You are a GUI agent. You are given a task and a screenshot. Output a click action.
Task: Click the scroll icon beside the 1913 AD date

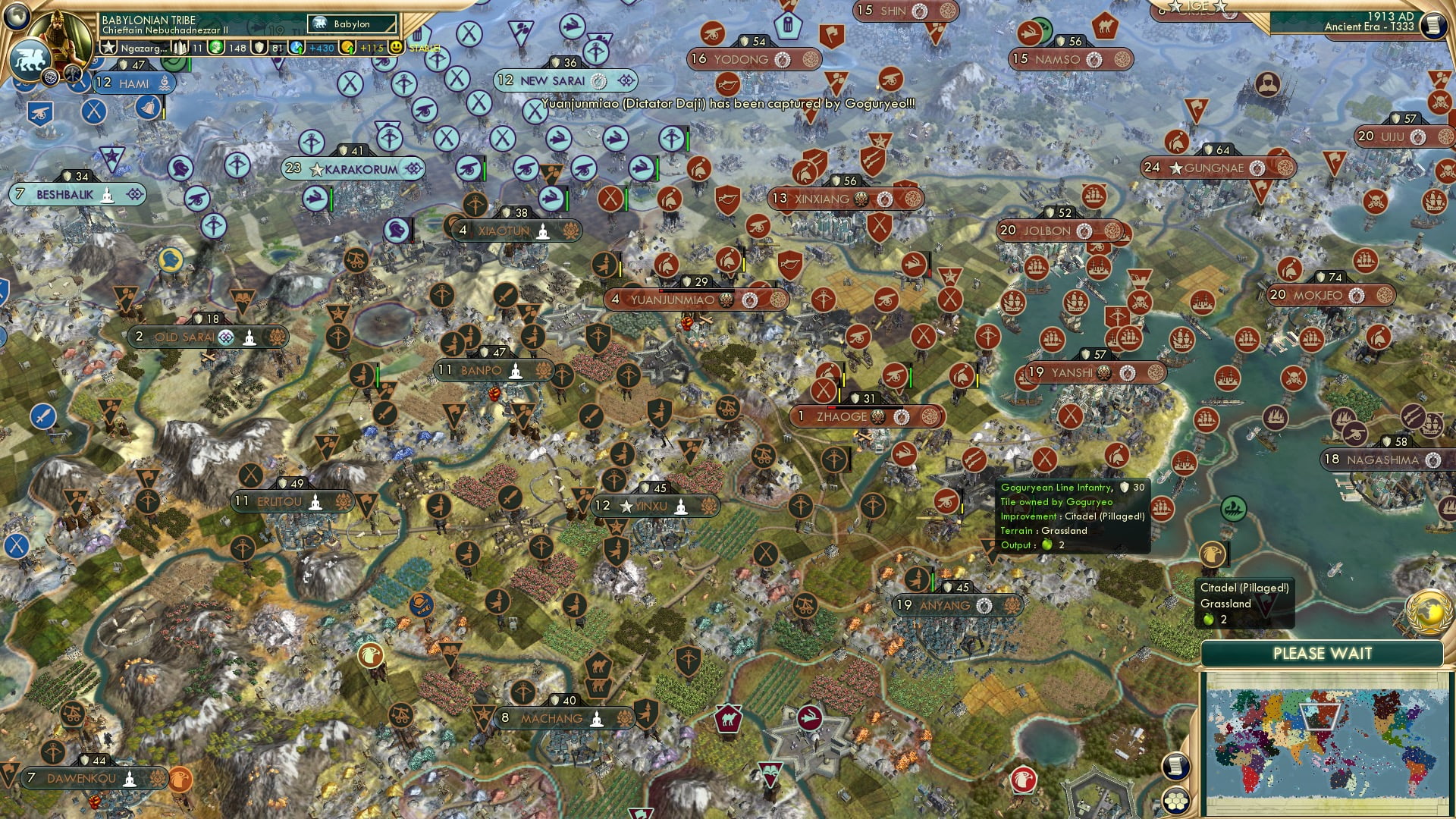click(1434, 27)
